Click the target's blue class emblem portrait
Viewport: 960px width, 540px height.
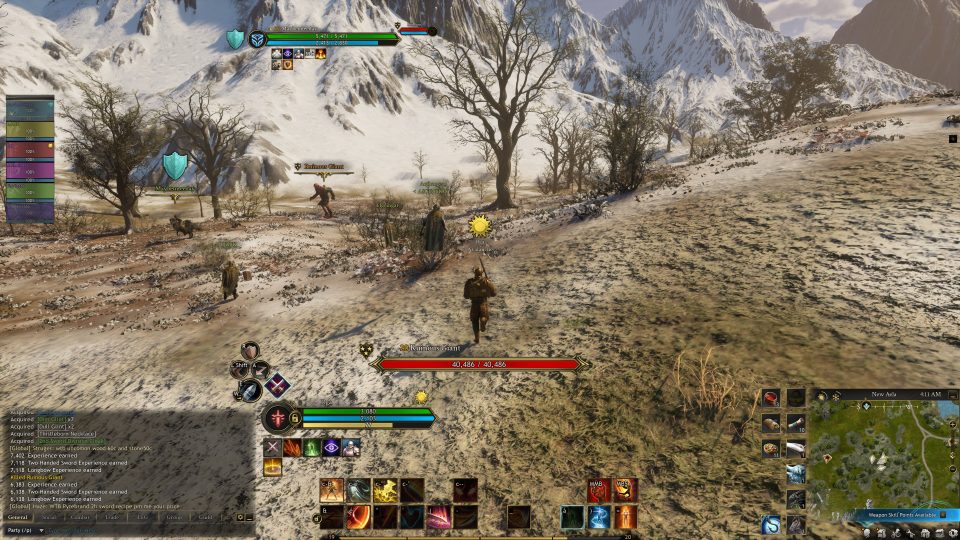pyautogui.click(x=257, y=39)
